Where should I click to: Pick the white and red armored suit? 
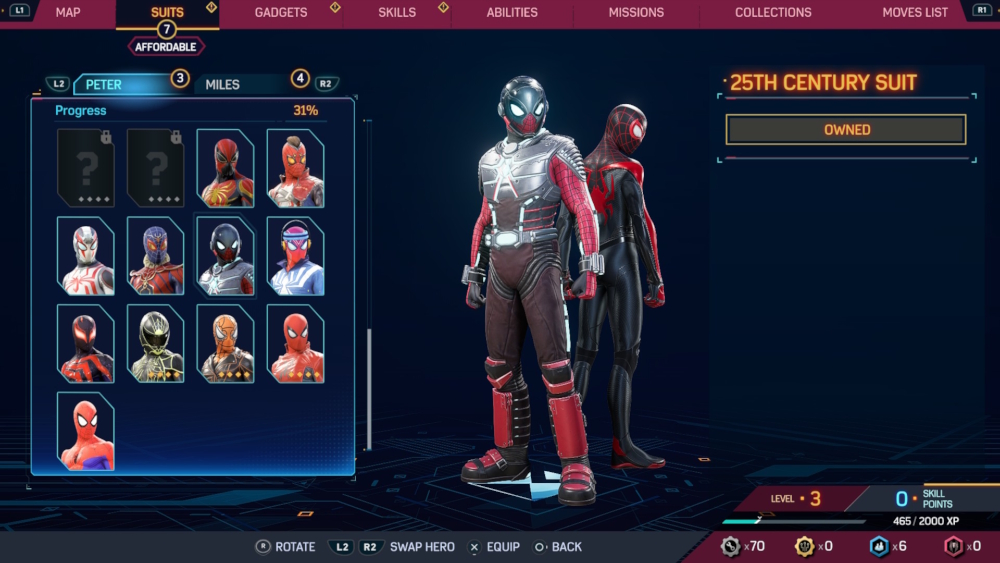[85, 256]
